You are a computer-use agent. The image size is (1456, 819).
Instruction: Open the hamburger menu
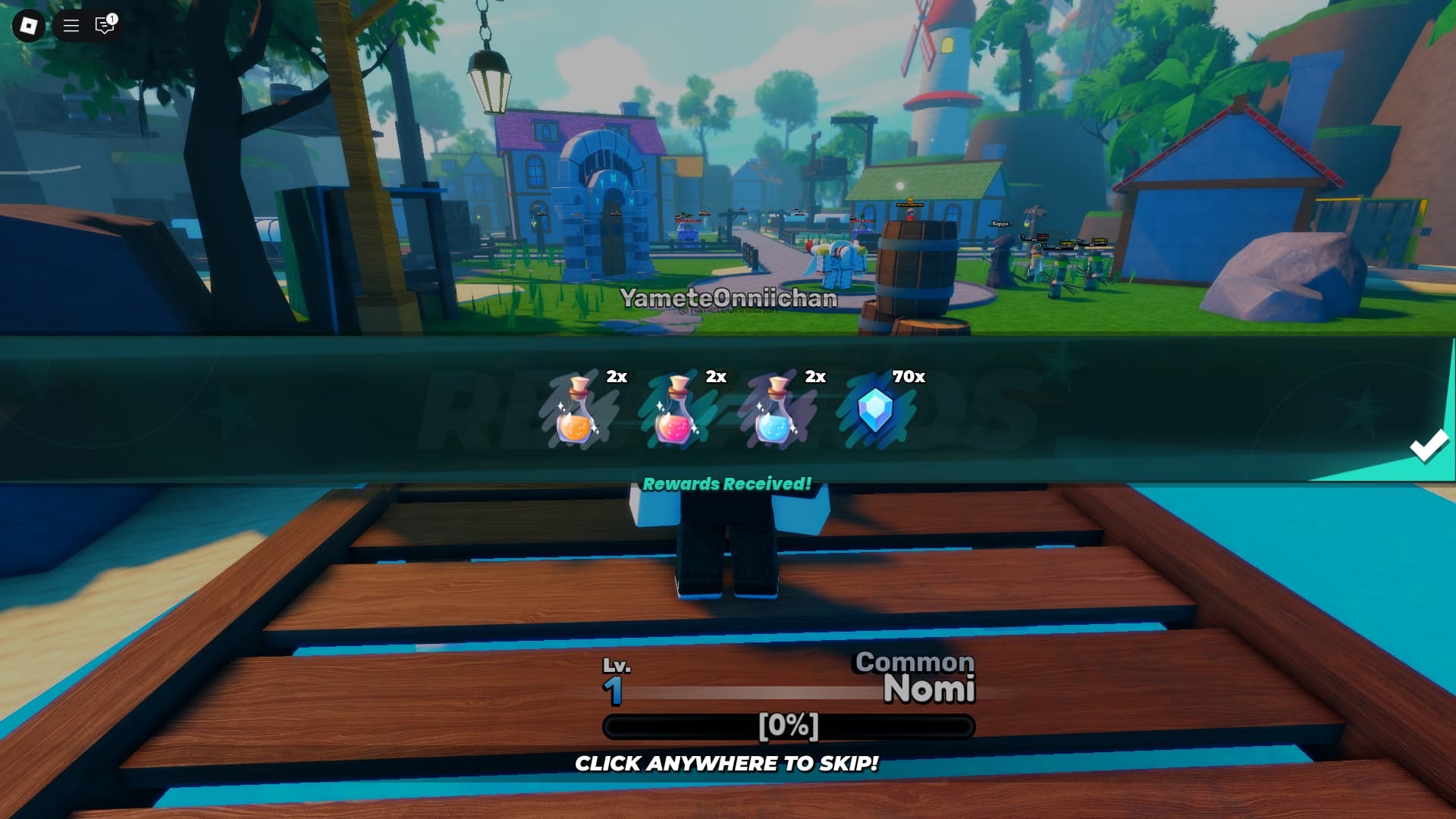[x=70, y=24]
